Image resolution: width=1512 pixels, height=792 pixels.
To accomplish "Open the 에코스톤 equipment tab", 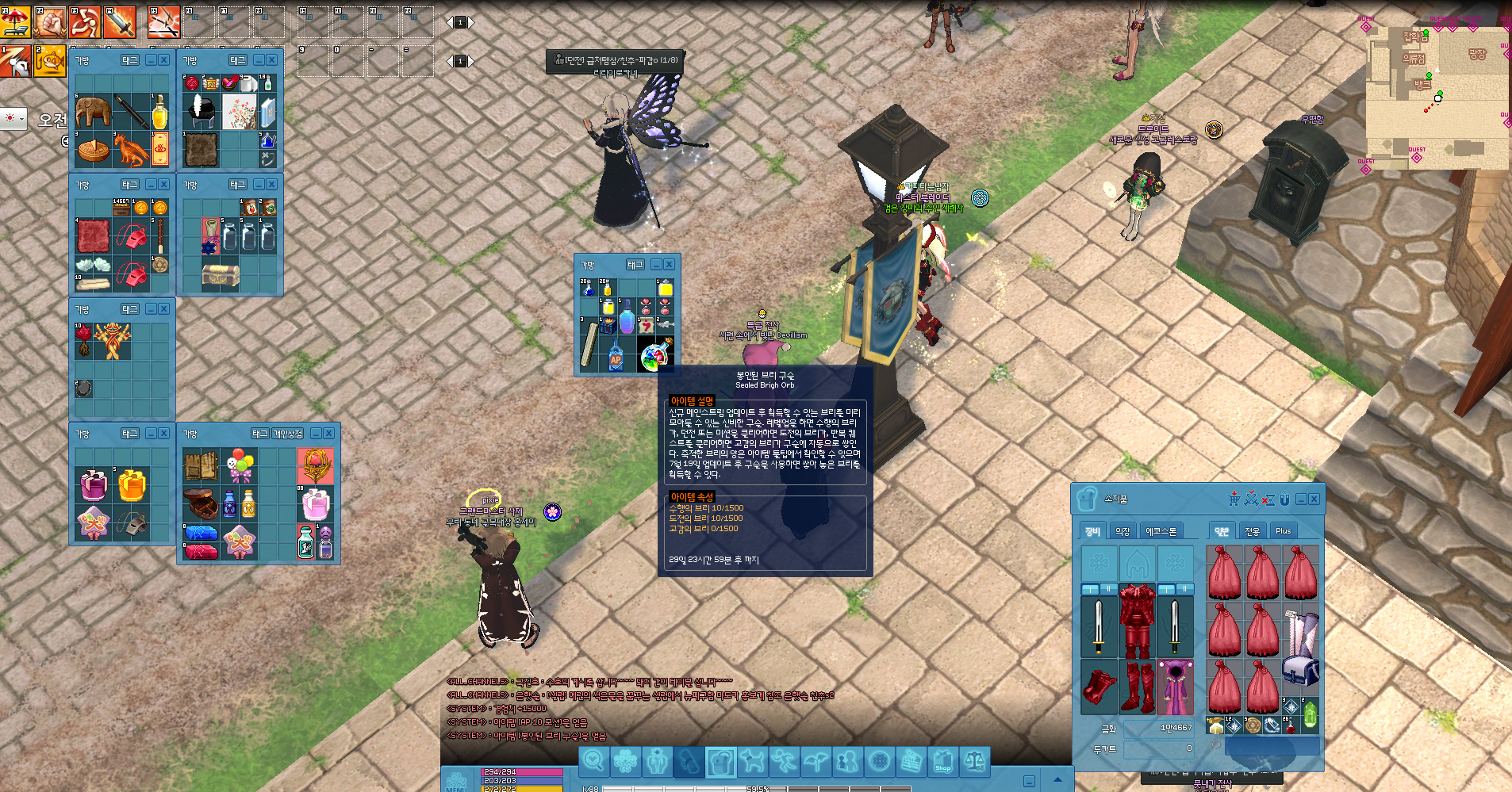I will (x=1161, y=531).
